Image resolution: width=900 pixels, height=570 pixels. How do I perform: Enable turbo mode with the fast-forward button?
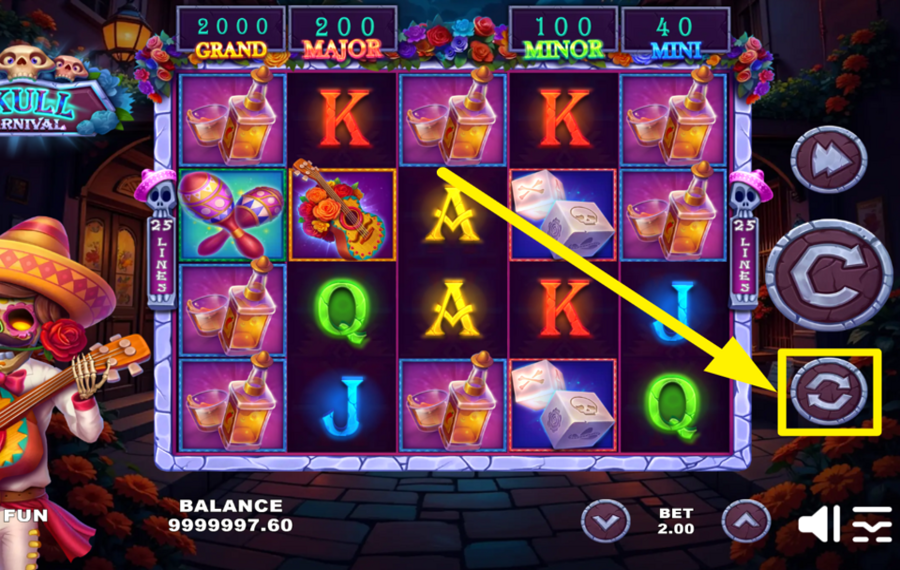coord(829,159)
